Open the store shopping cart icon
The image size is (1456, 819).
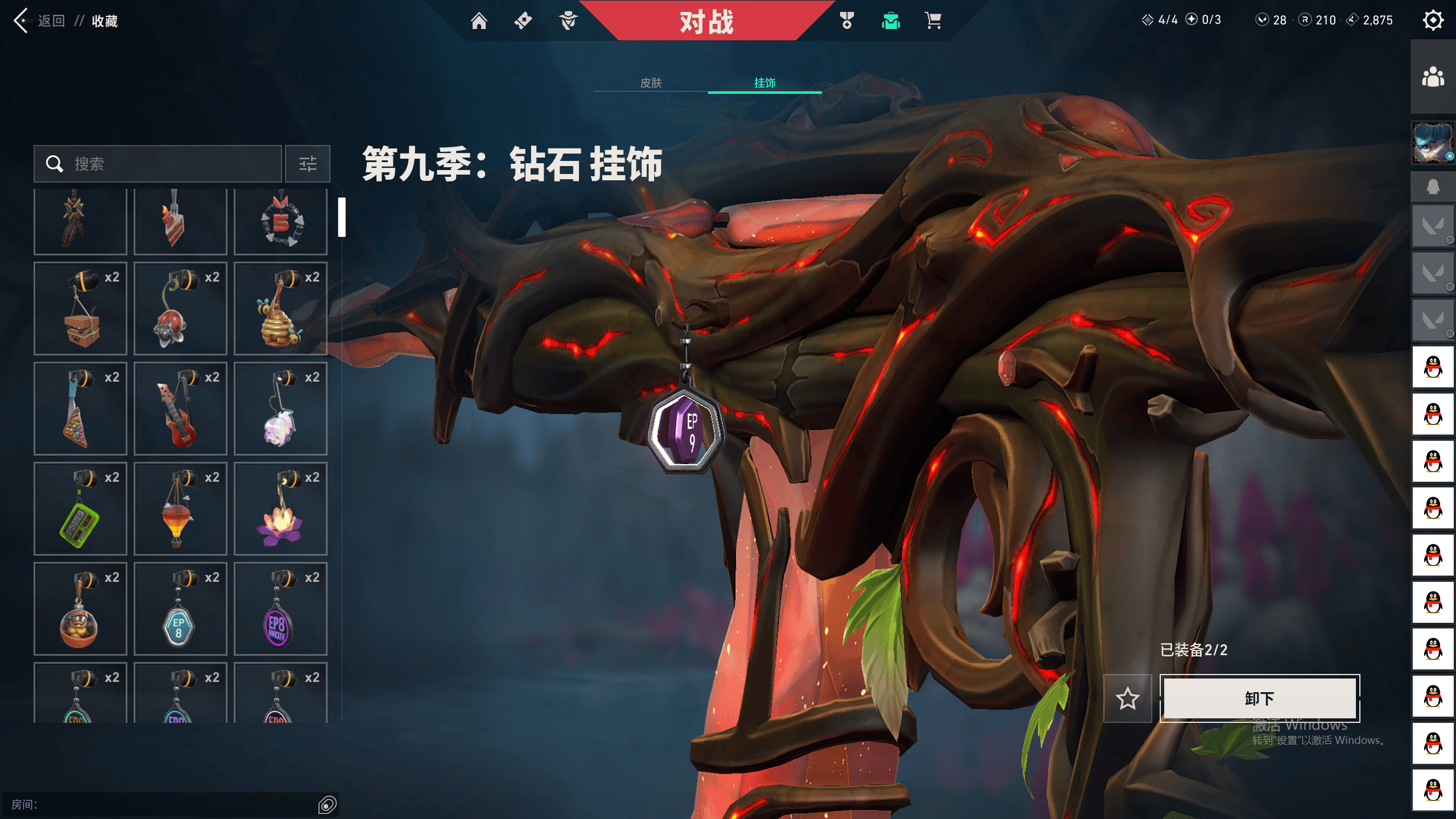933,20
